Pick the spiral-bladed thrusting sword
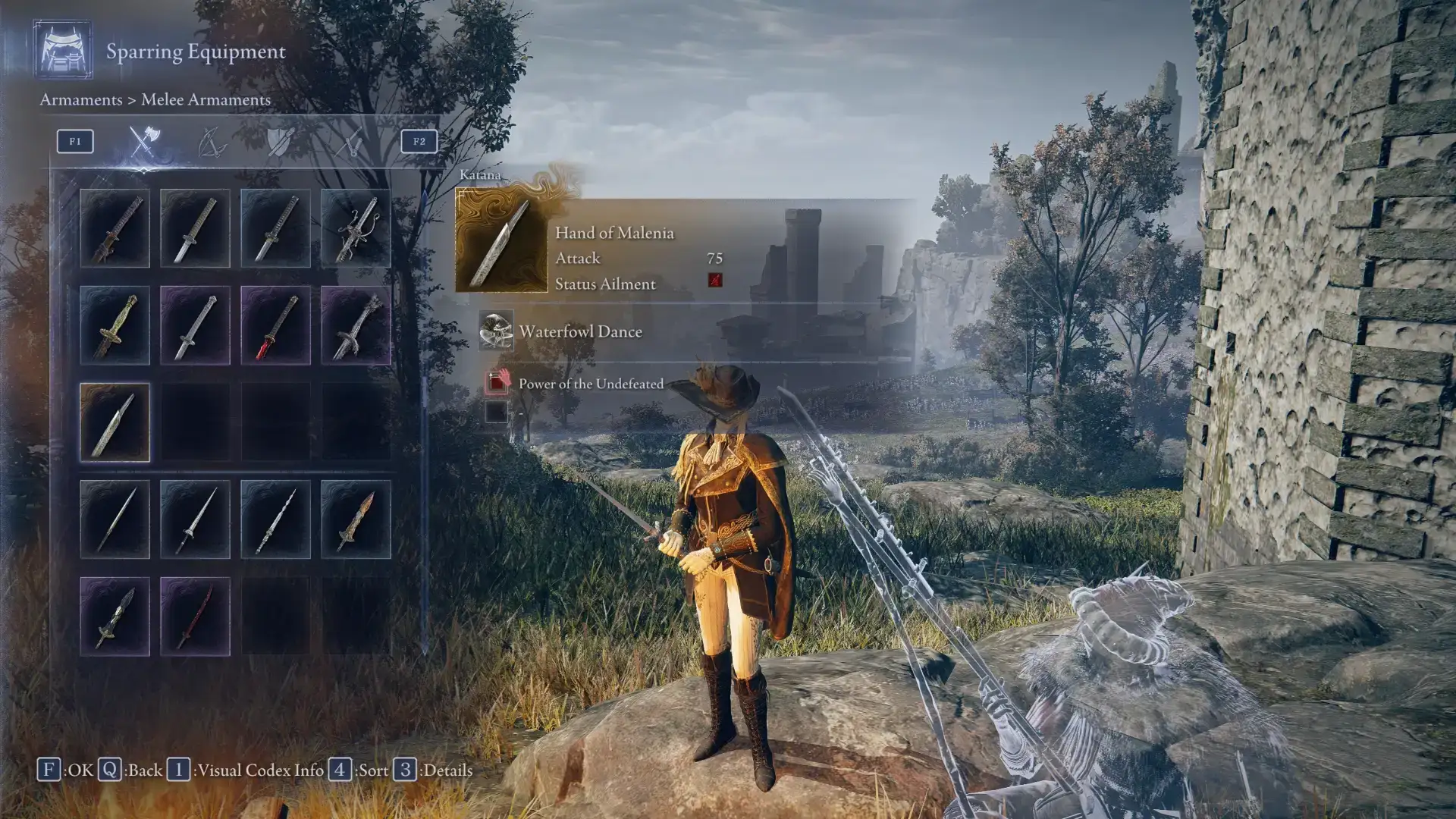Image resolution: width=1456 pixels, height=819 pixels. pyautogui.click(x=275, y=519)
